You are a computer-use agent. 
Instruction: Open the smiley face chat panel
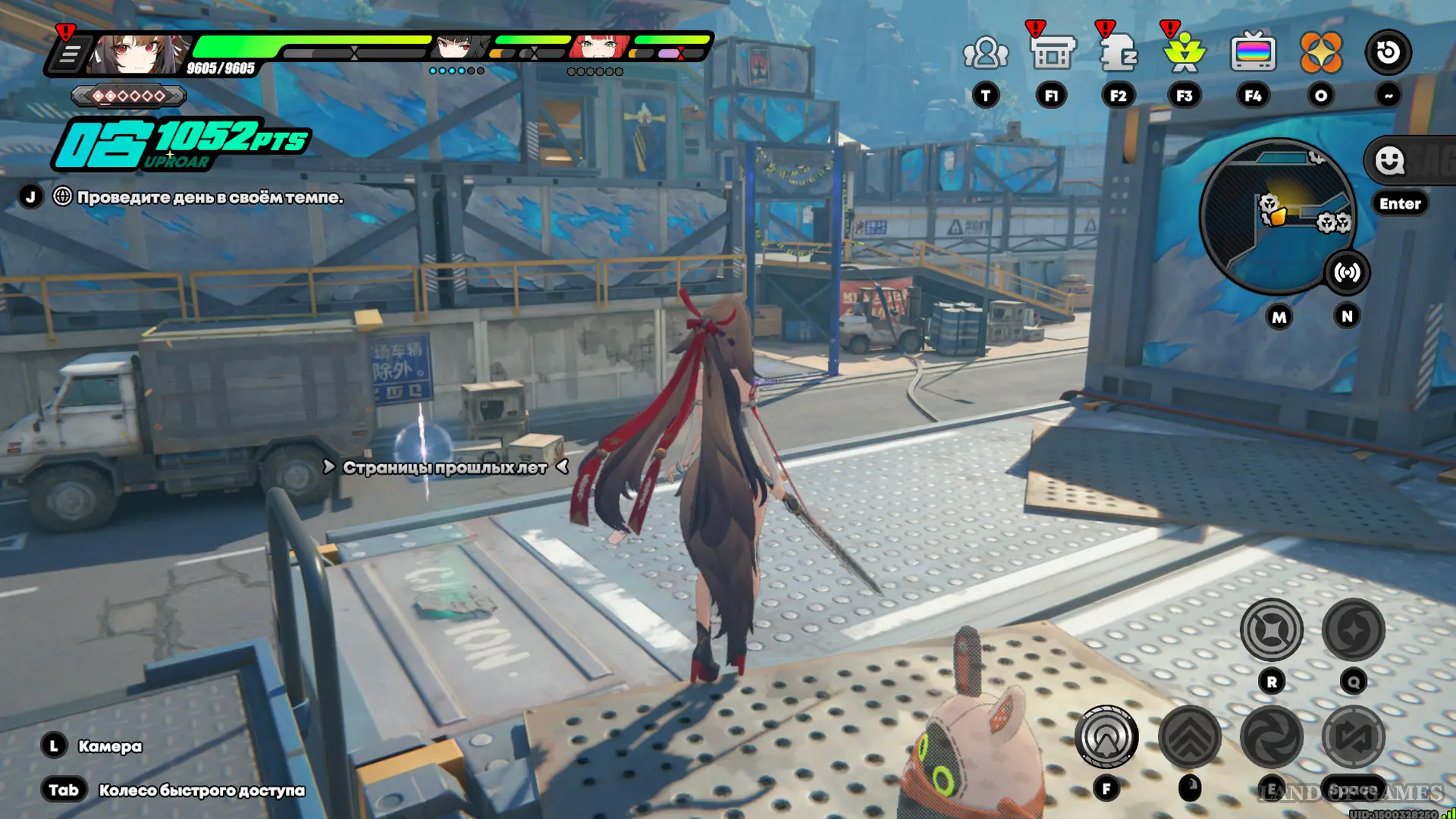point(1390,161)
